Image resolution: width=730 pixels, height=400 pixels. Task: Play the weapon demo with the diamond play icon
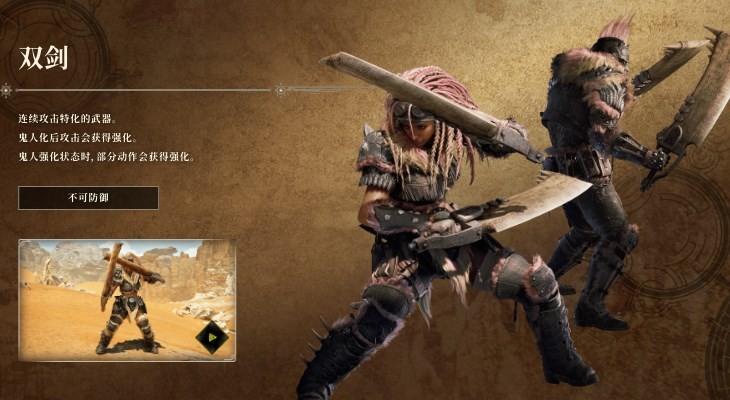click(x=211, y=337)
